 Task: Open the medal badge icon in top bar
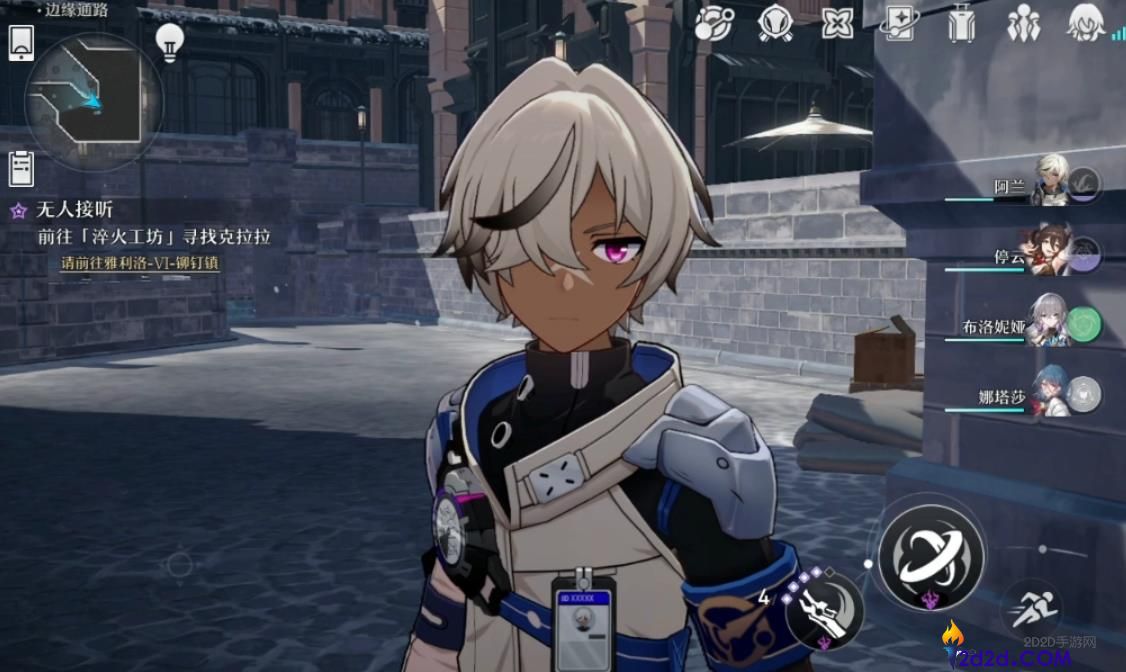[776, 23]
